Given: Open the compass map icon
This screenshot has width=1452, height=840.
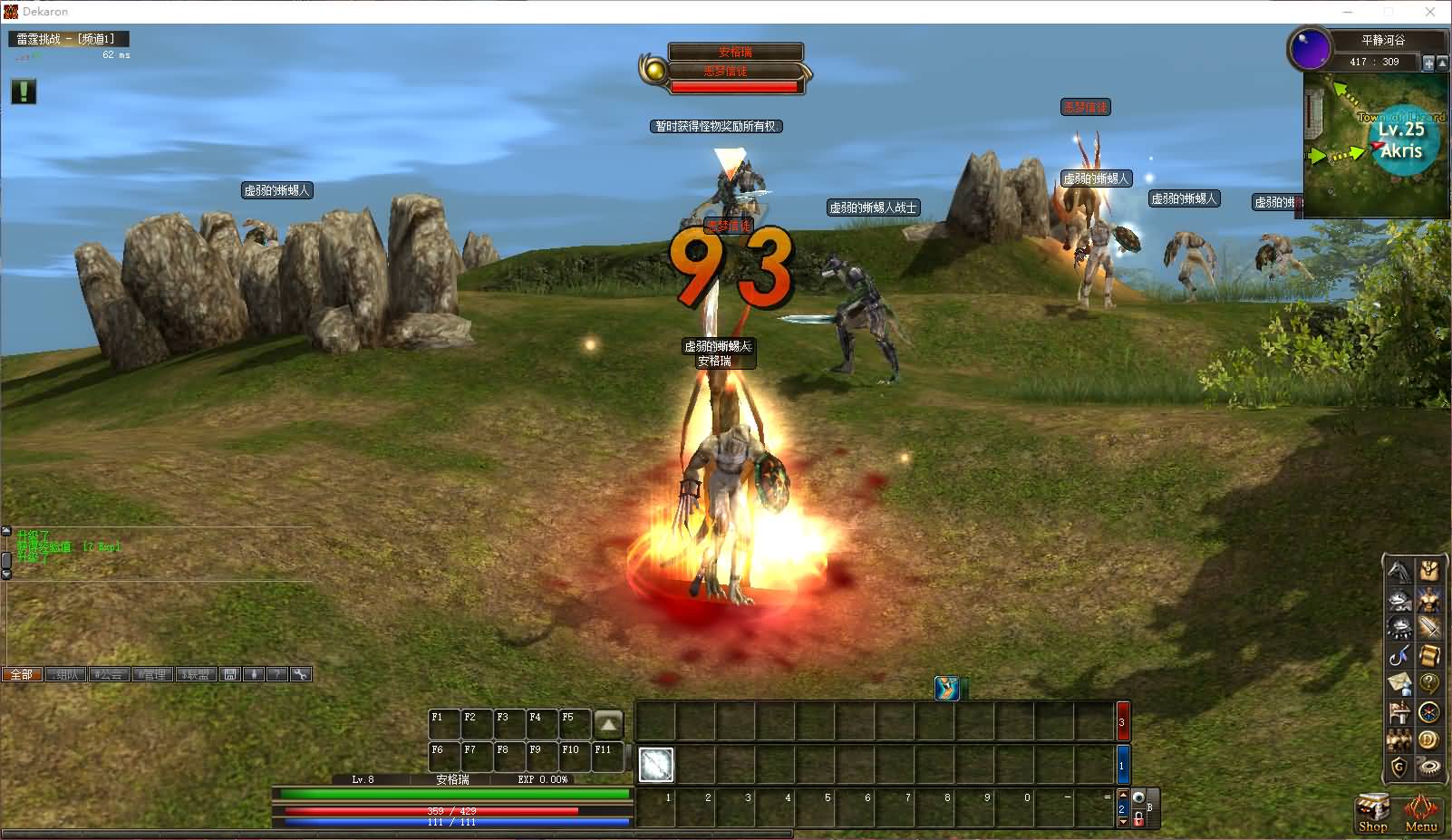Looking at the screenshot, I should [x=1429, y=712].
